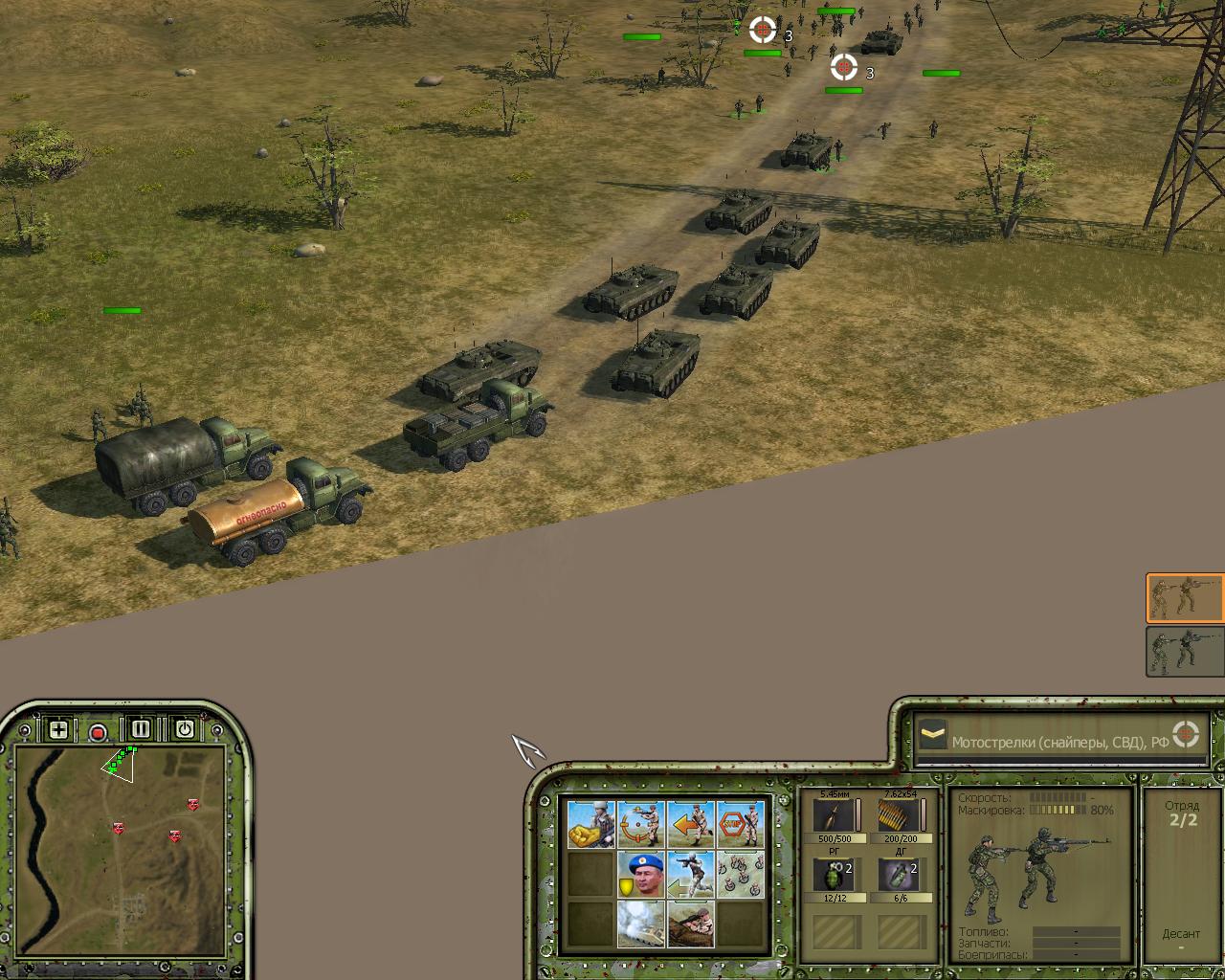Select the running soldier green arrow command

690,874
